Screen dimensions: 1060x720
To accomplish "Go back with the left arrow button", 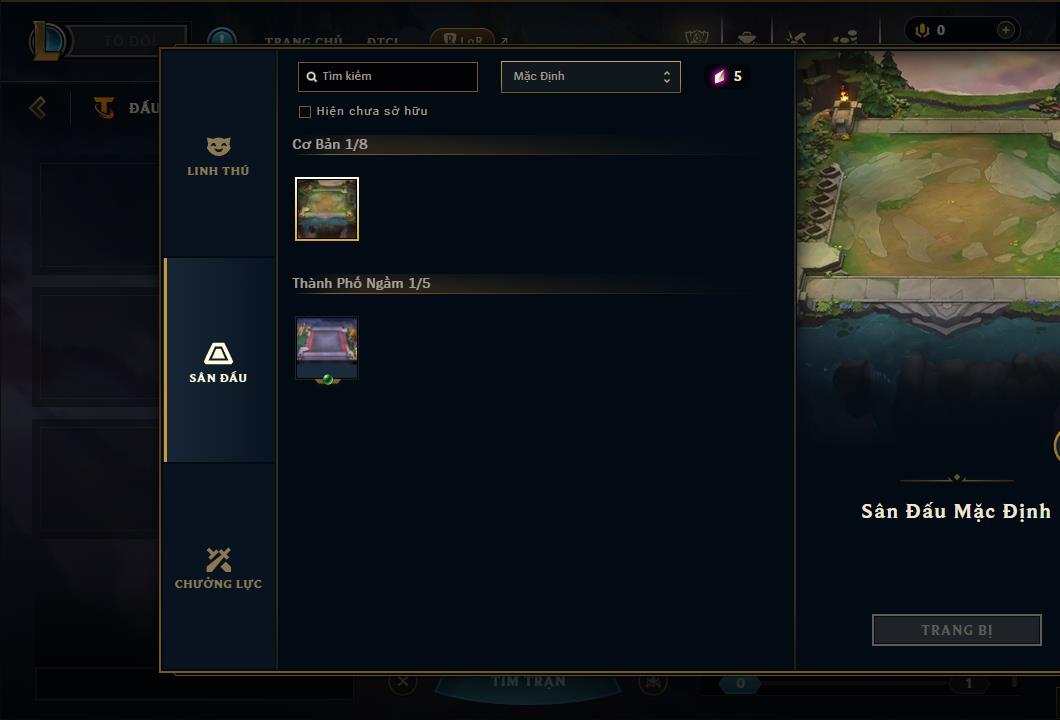I will (x=38, y=107).
